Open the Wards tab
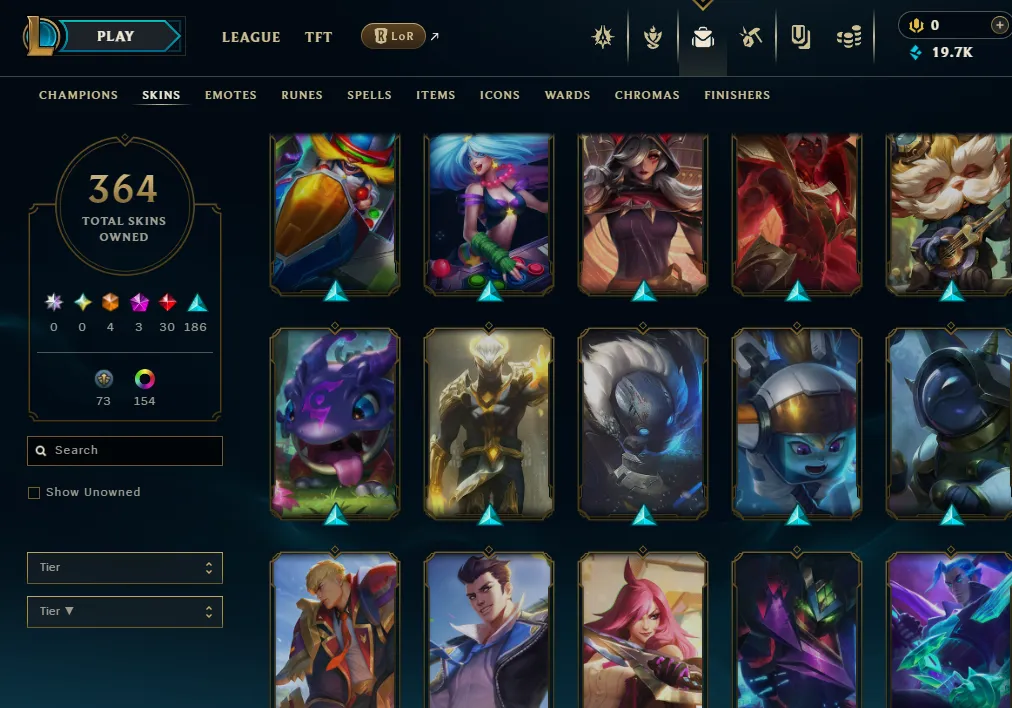Image resolution: width=1012 pixels, height=708 pixels. [x=567, y=95]
